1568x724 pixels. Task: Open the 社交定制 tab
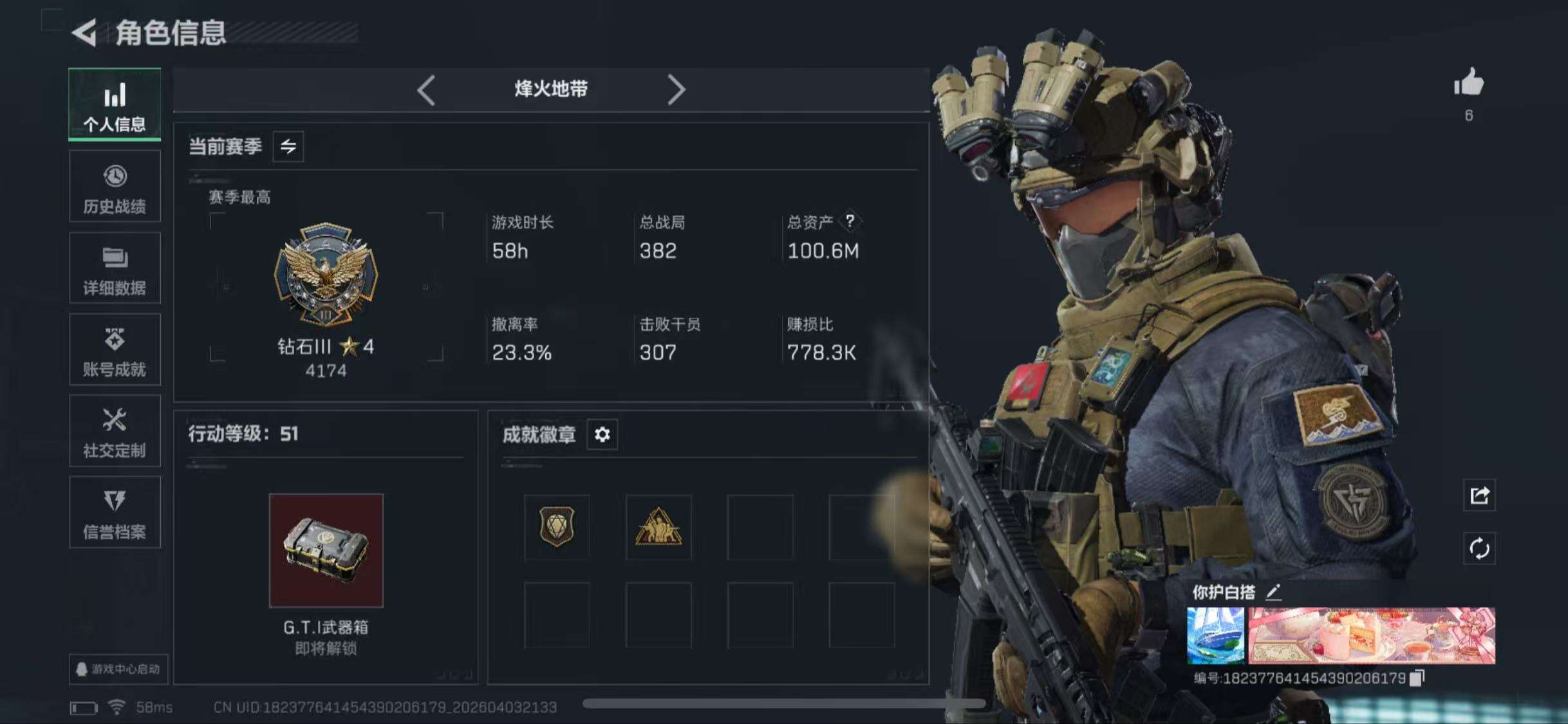tap(115, 431)
